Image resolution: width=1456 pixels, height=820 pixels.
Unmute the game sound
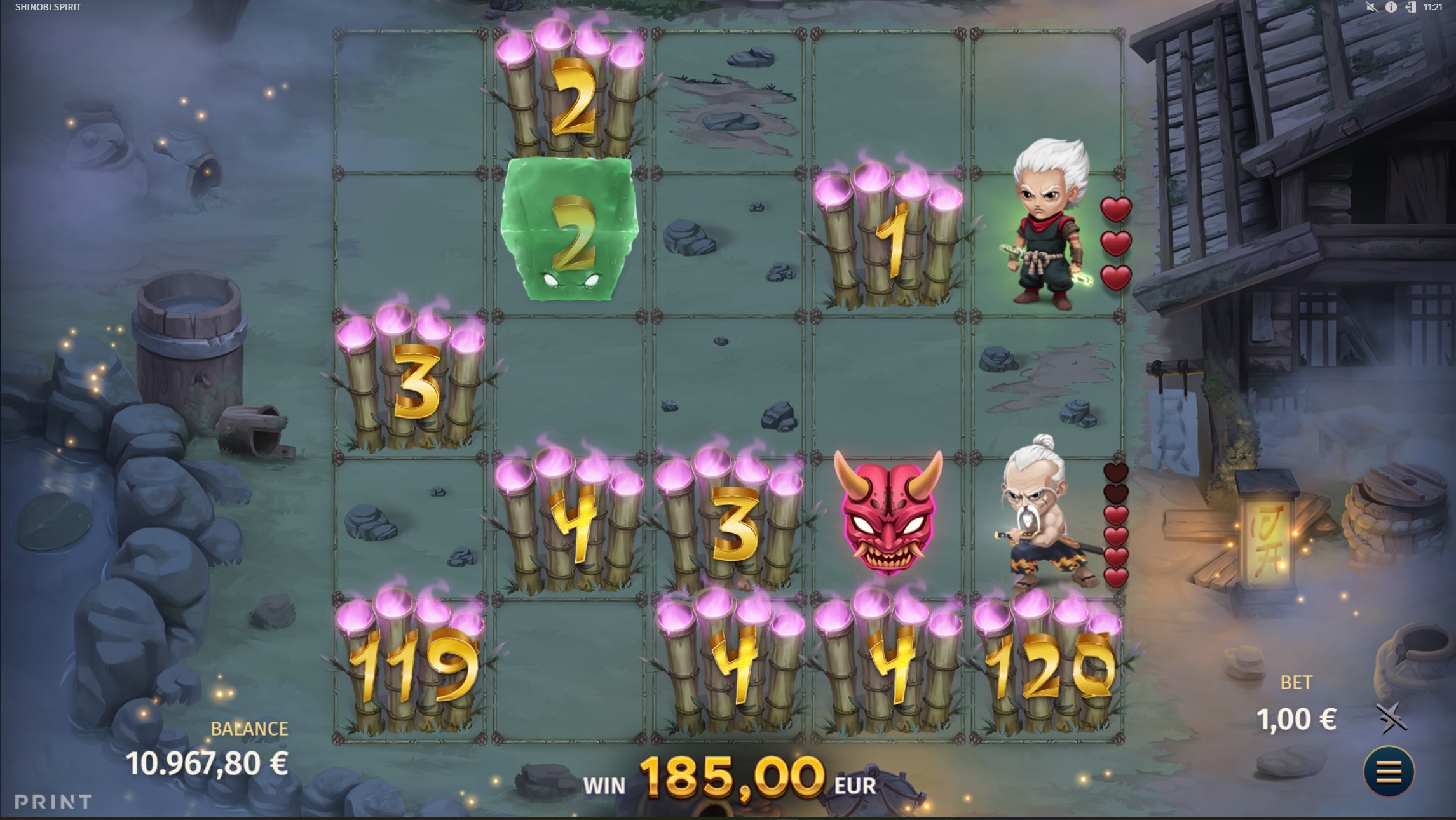[x=1371, y=8]
